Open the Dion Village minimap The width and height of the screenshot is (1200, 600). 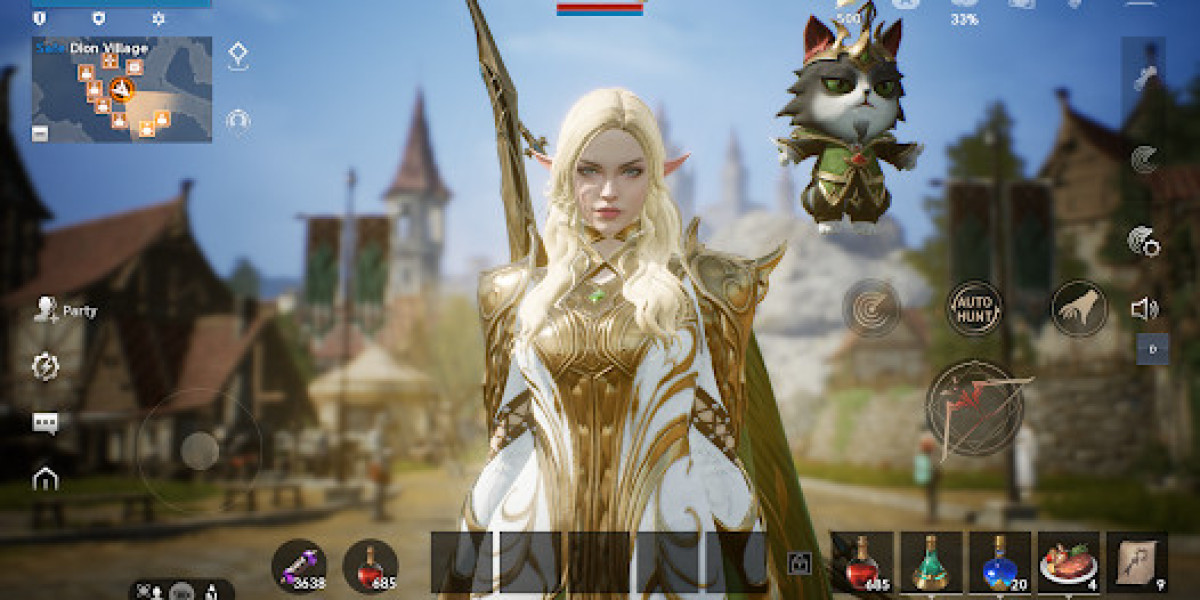(122, 90)
